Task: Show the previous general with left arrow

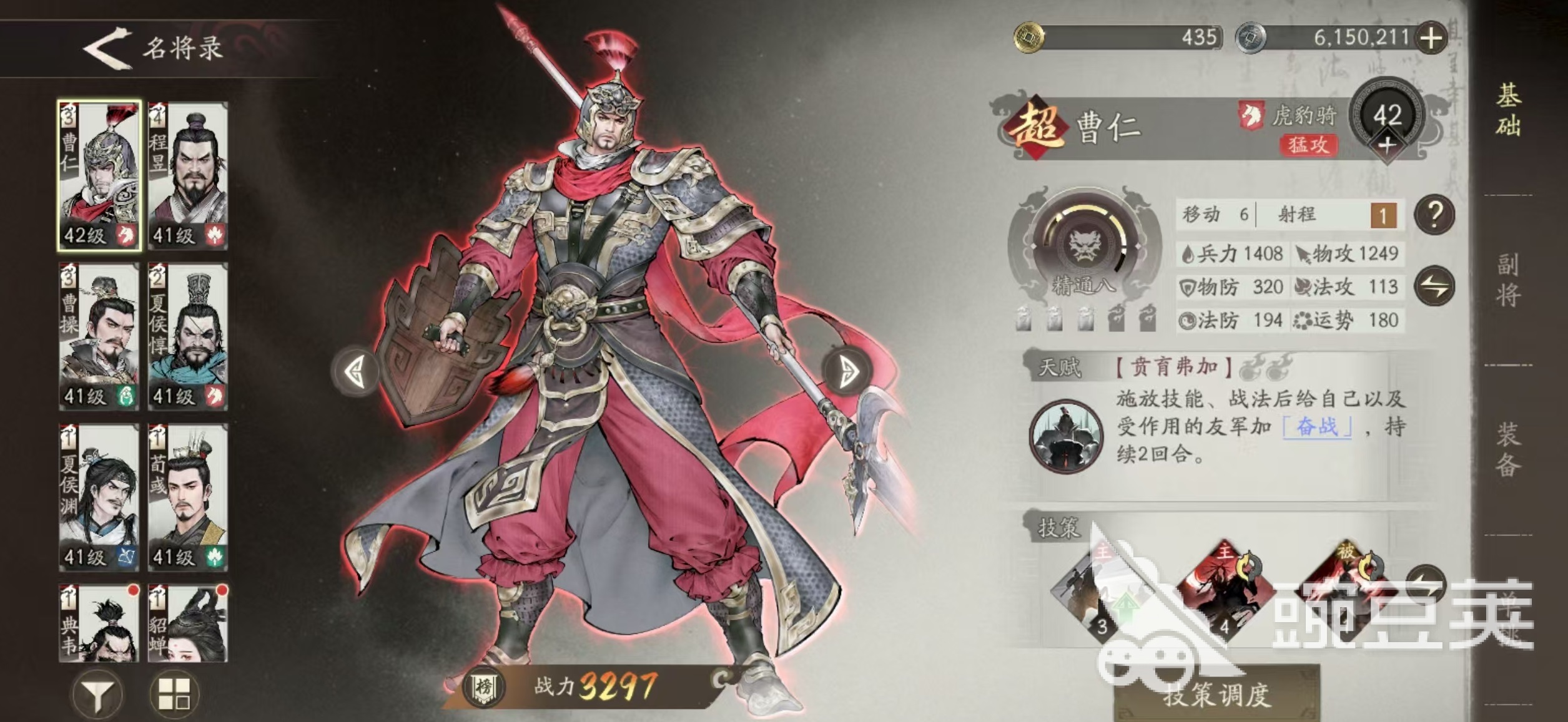Action: [x=357, y=372]
